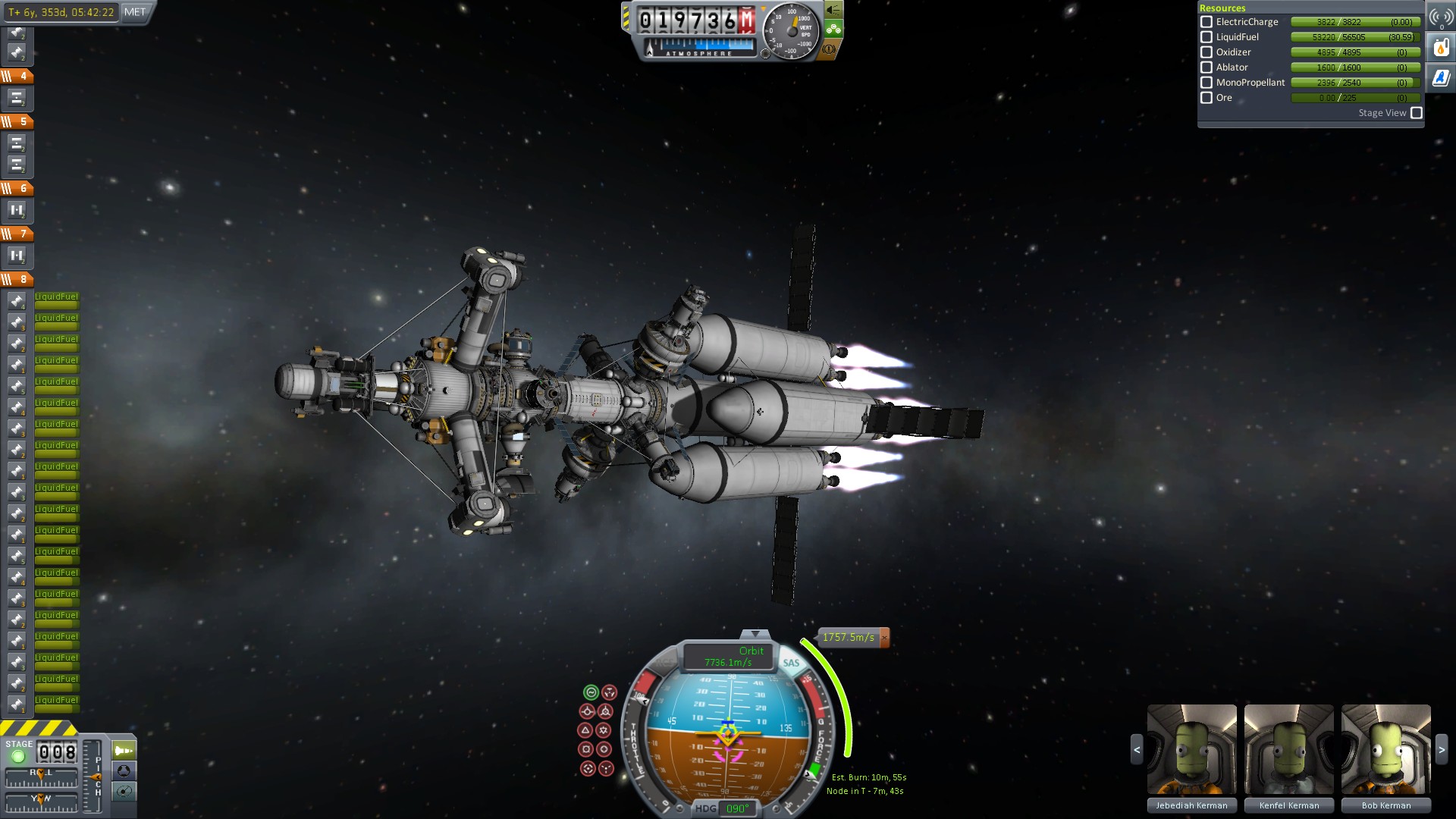
Task: Click the Orbit speed mode display
Action: click(728, 657)
